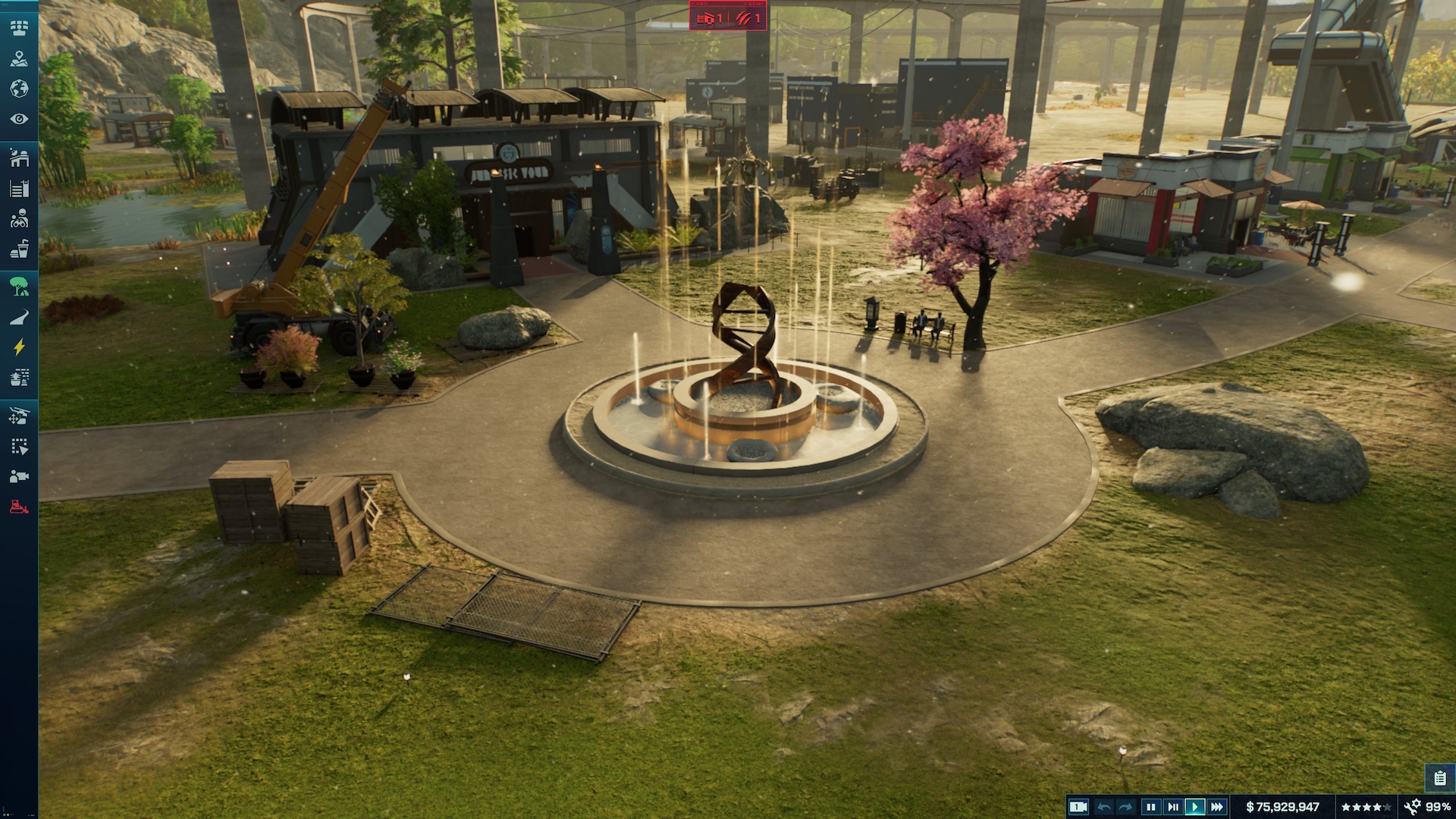Open the scenery plants placement icon
Image resolution: width=1456 pixels, height=819 pixels.
pos(19,376)
